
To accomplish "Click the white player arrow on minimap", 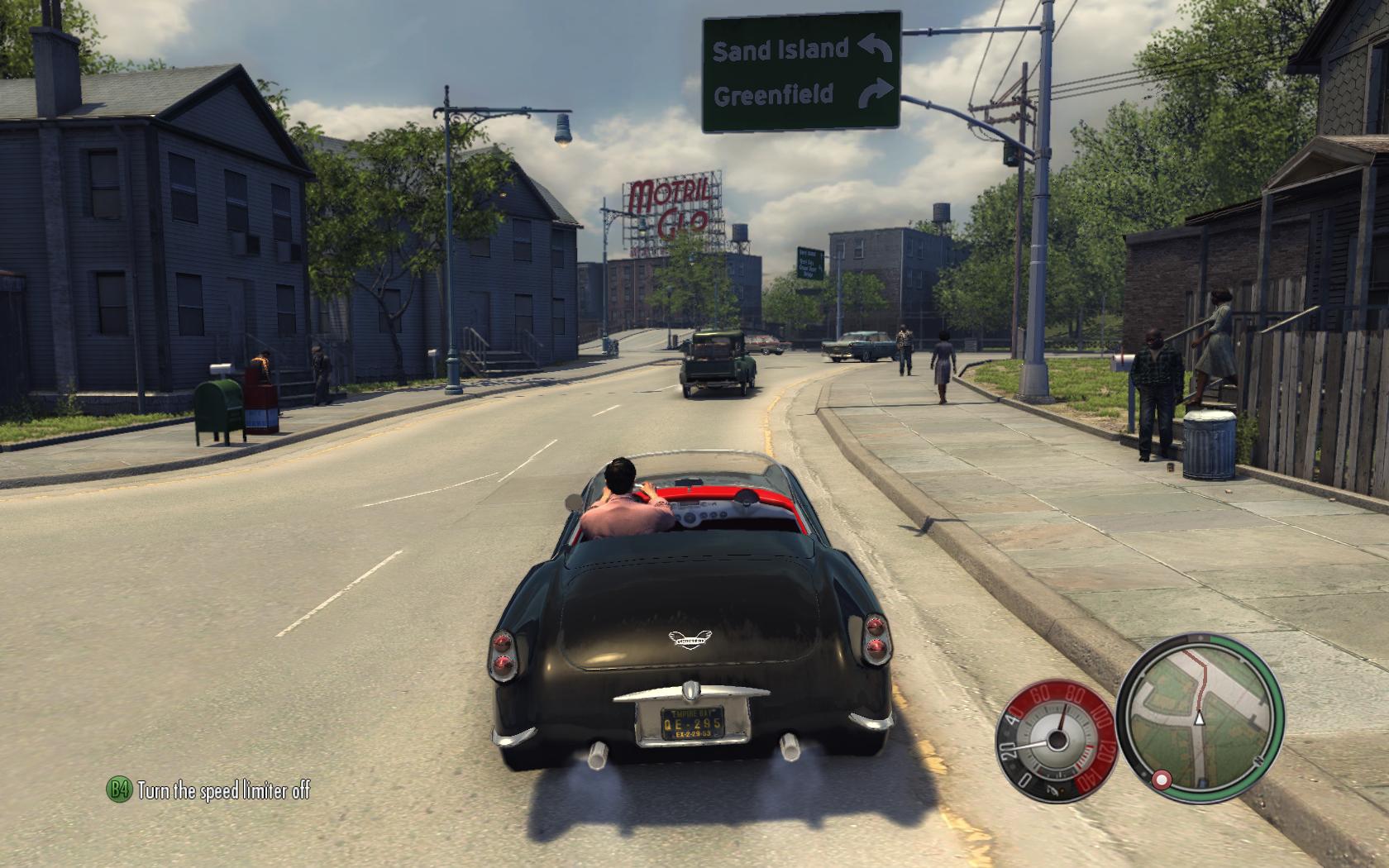I will point(1200,718).
